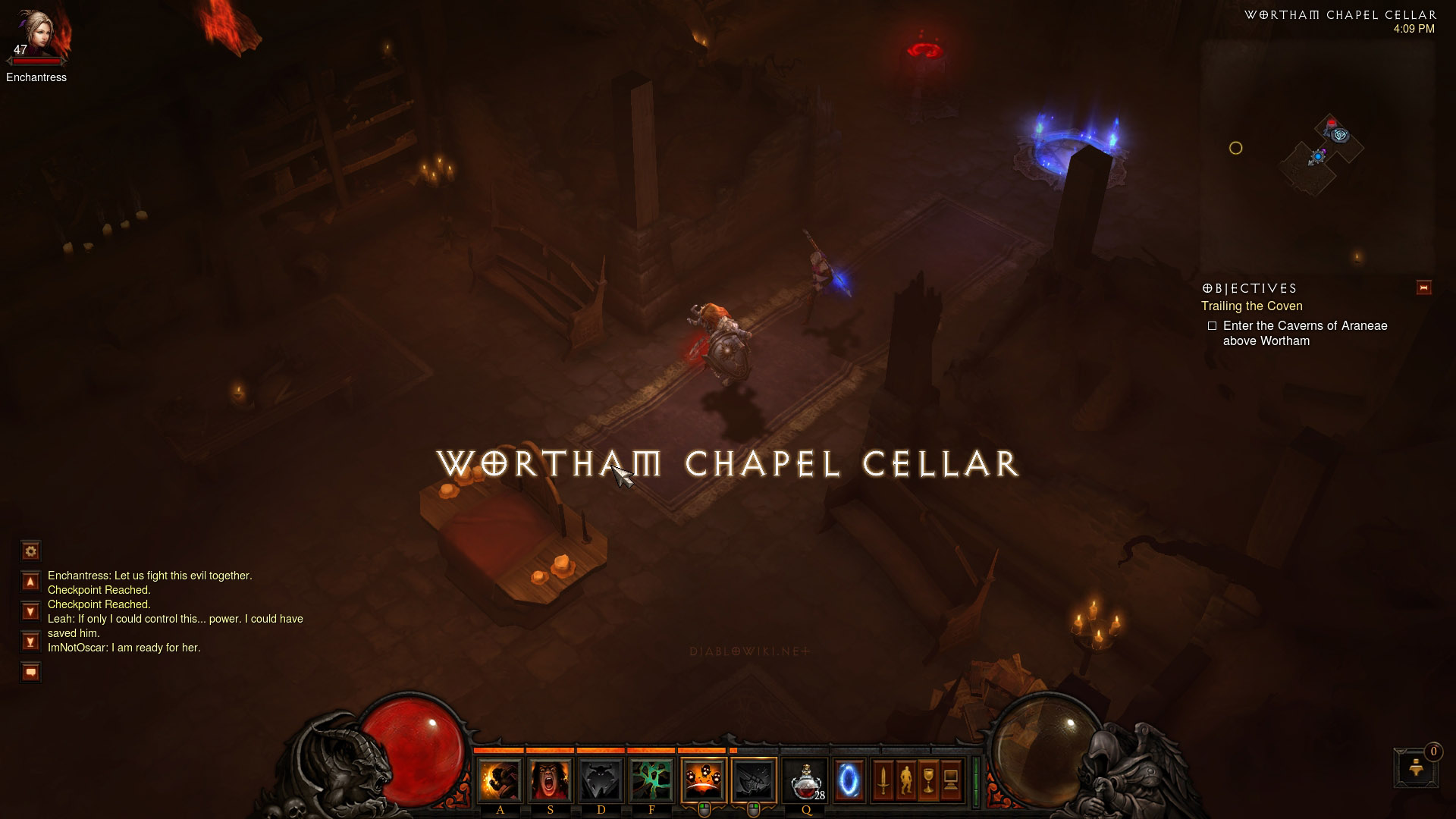Screen dimensions: 1456x819
Task: Open the blue town portal
Action: tap(849, 780)
